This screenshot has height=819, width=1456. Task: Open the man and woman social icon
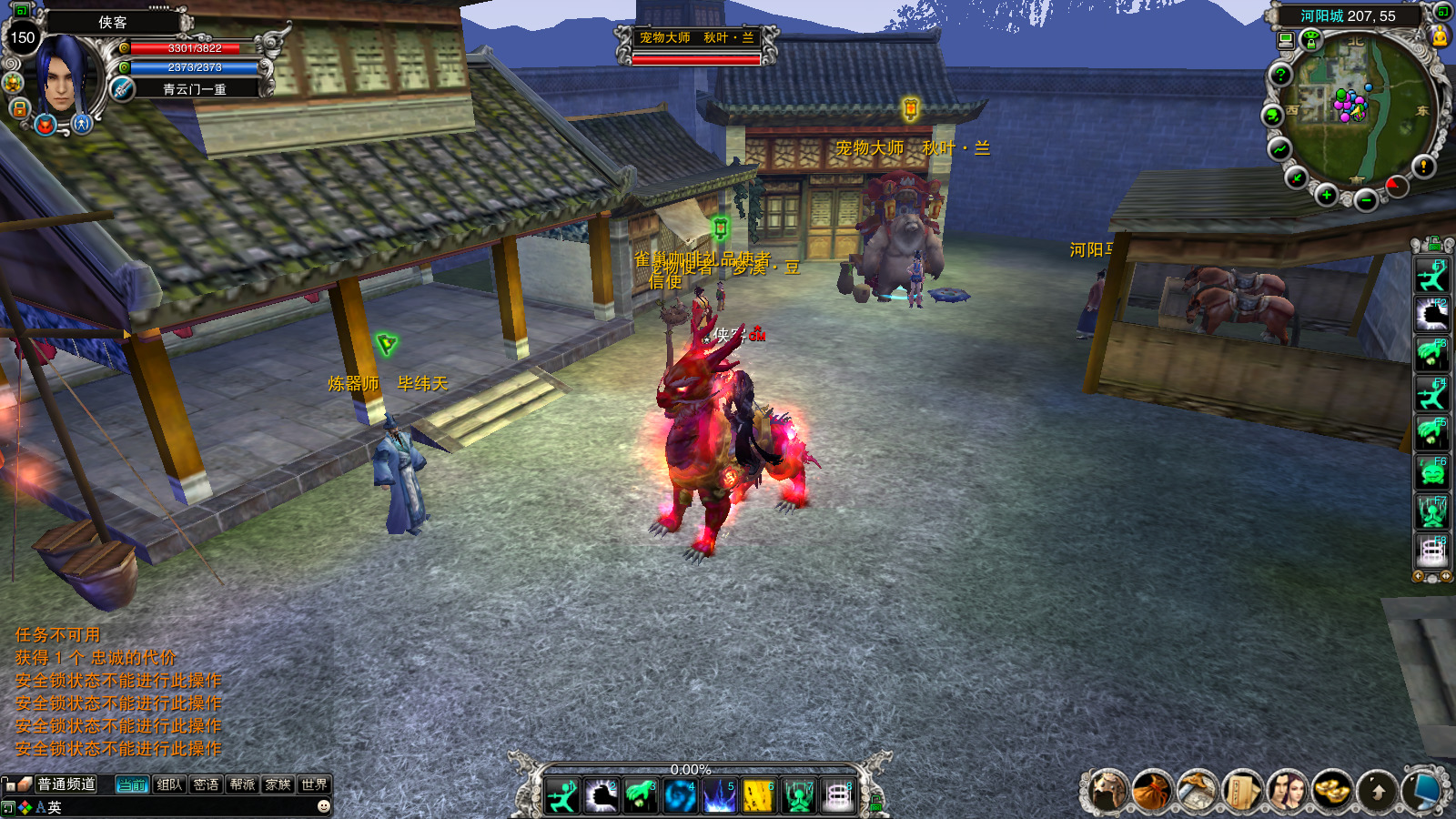pyautogui.click(x=1287, y=791)
